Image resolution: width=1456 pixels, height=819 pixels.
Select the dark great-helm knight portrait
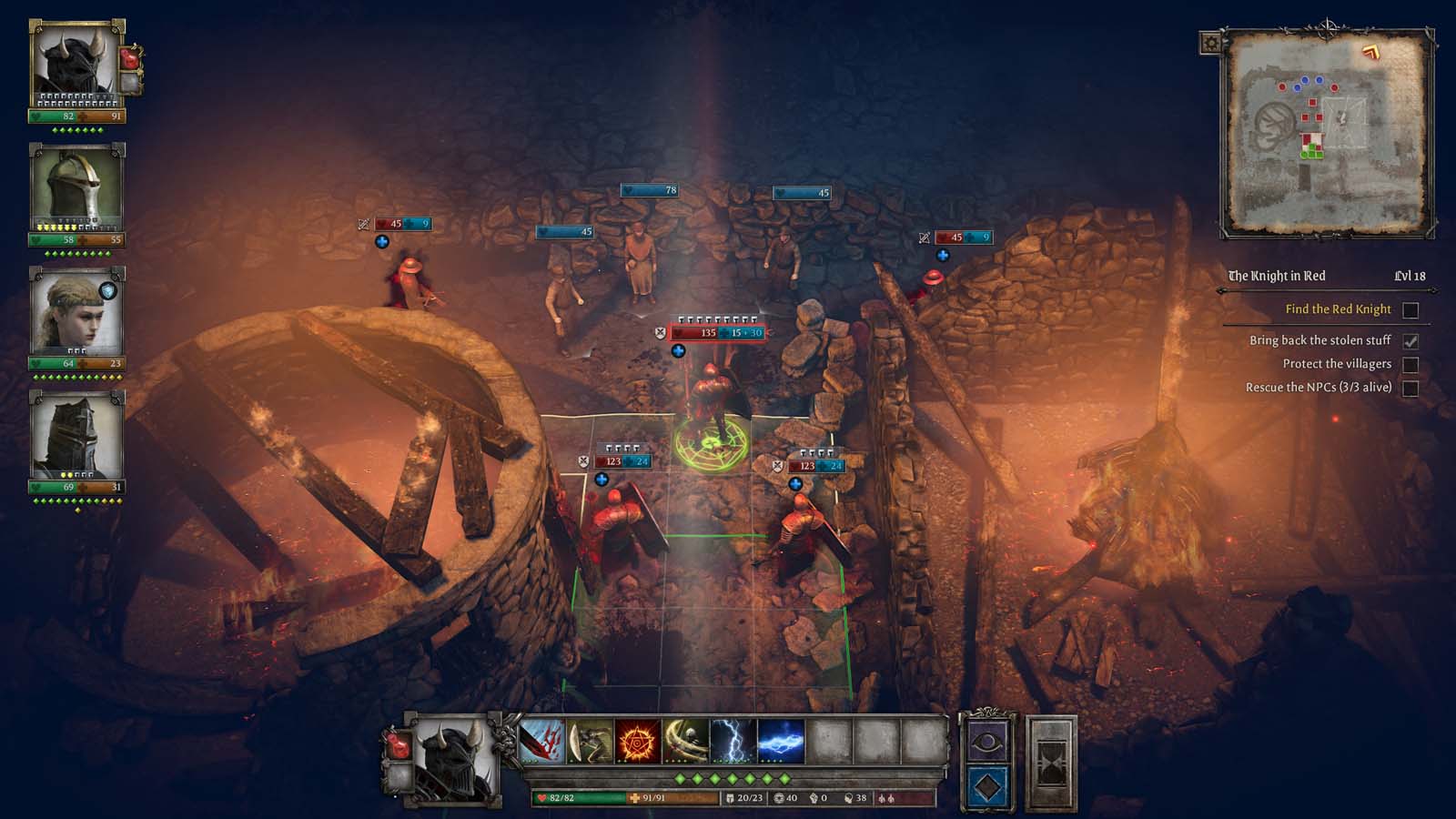coord(76,435)
